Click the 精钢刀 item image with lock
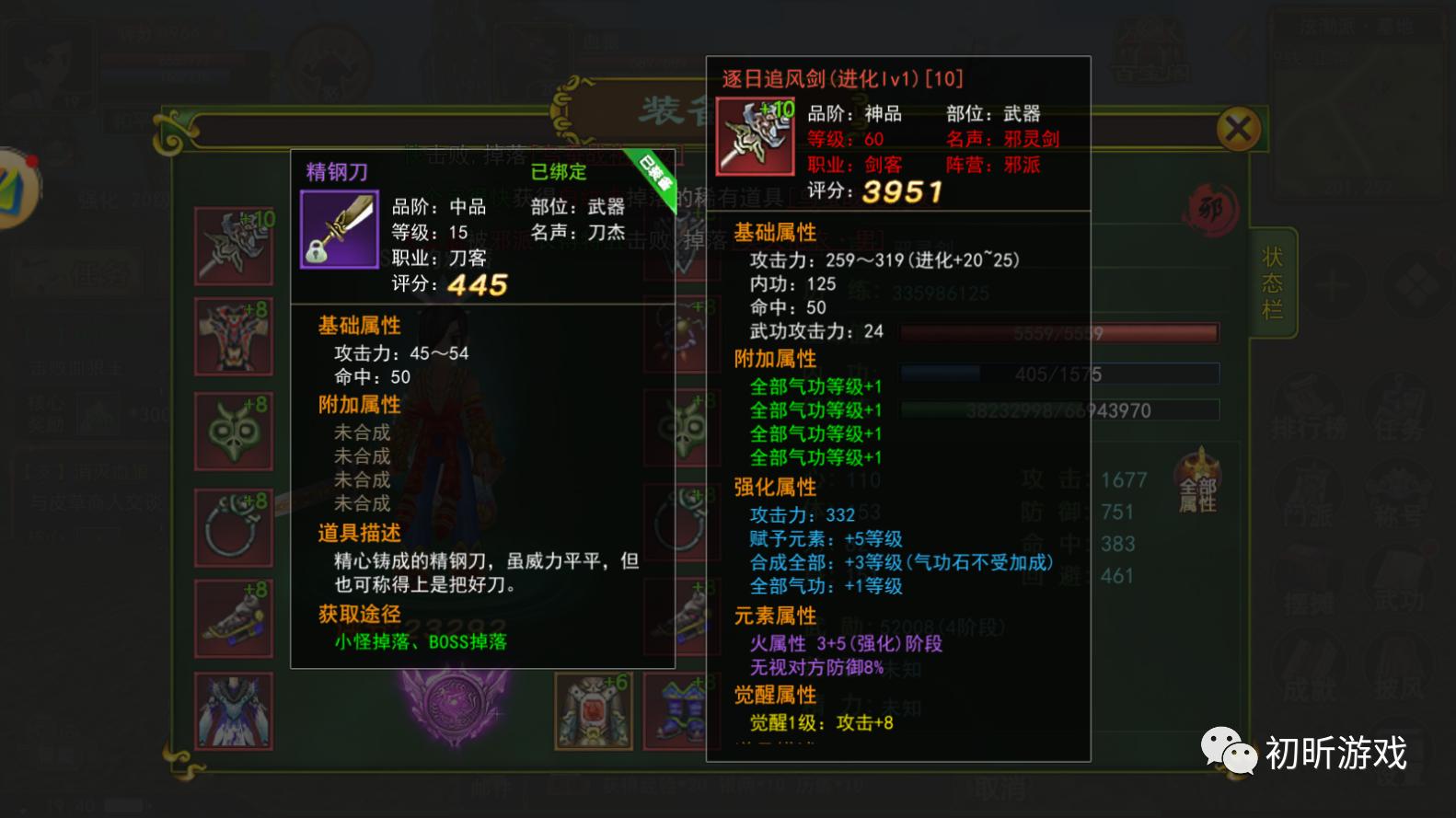This screenshot has height=818, width=1456. [x=338, y=230]
